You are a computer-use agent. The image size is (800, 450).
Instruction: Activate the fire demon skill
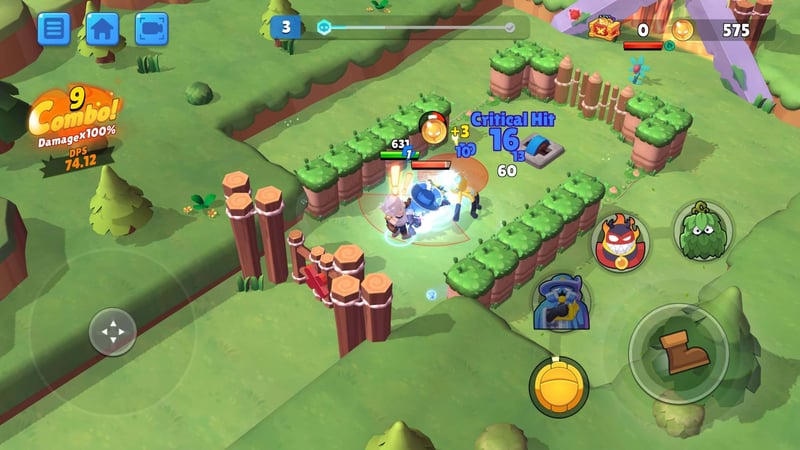tap(619, 243)
